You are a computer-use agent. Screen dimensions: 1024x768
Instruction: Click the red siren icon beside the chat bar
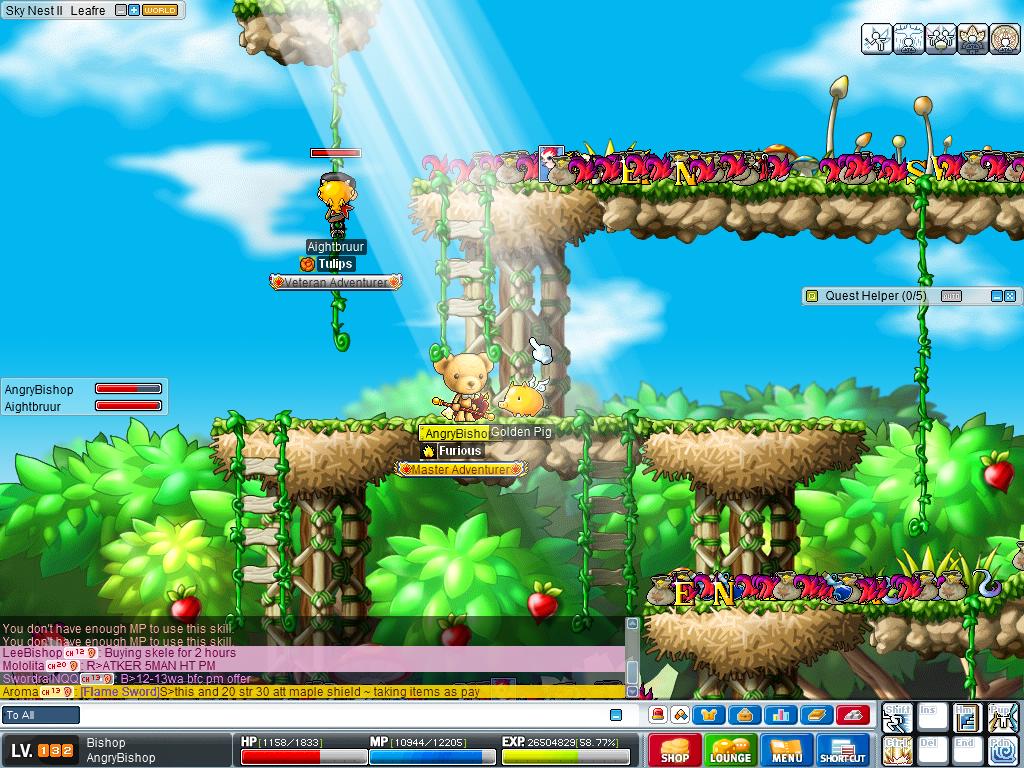click(x=657, y=715)
